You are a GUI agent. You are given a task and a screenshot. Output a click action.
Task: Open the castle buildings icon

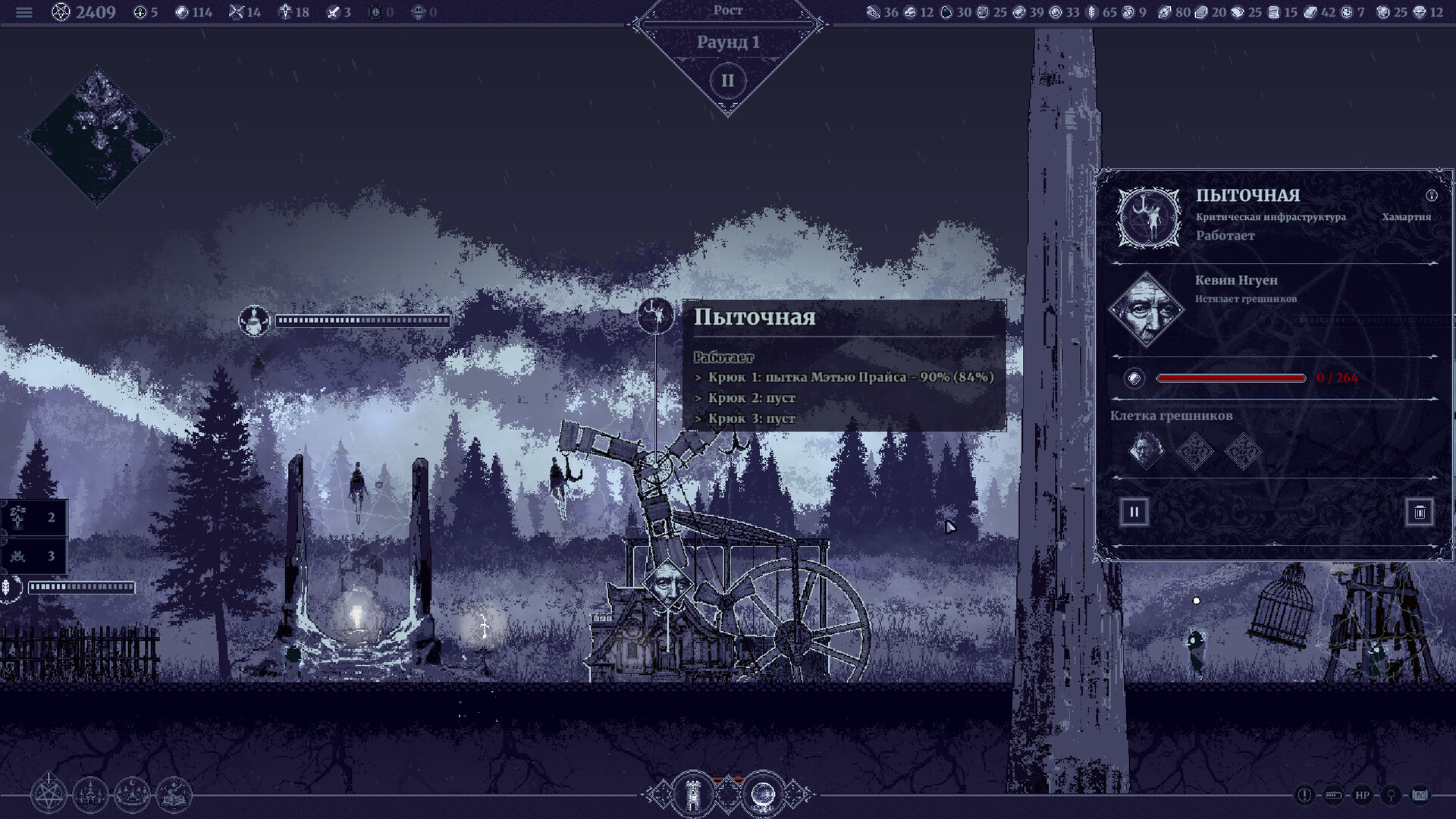[x=90, y=795]
